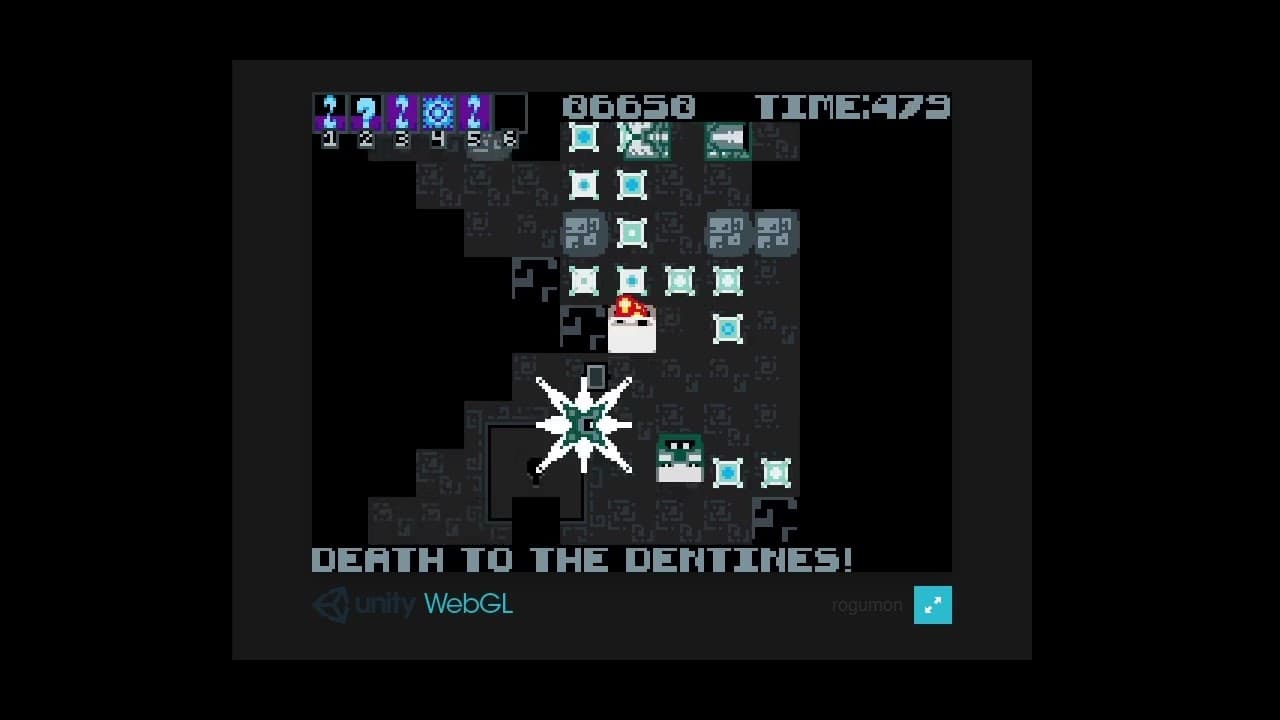
Task: Toggle fullscreen with the Unity expand button
Action: click(932, 605)
